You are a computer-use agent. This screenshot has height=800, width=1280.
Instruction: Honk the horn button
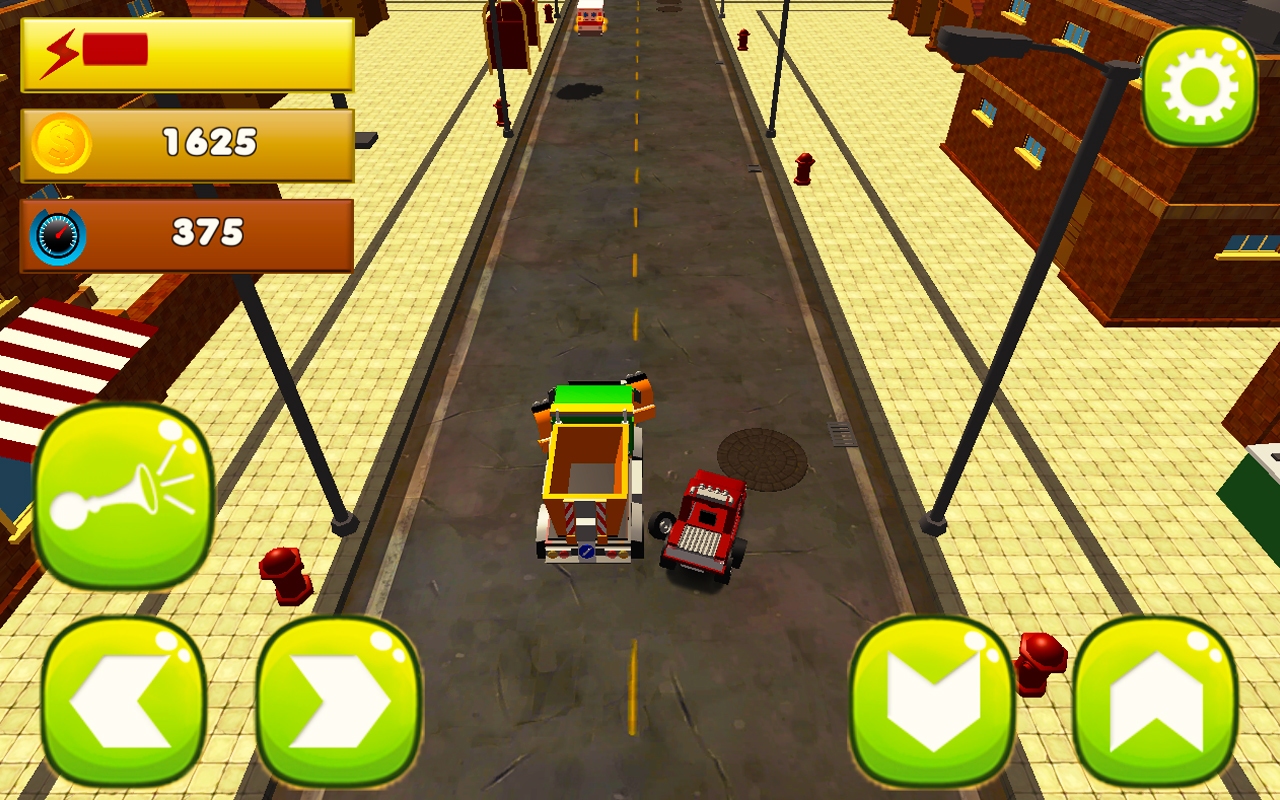coord(120,500)
